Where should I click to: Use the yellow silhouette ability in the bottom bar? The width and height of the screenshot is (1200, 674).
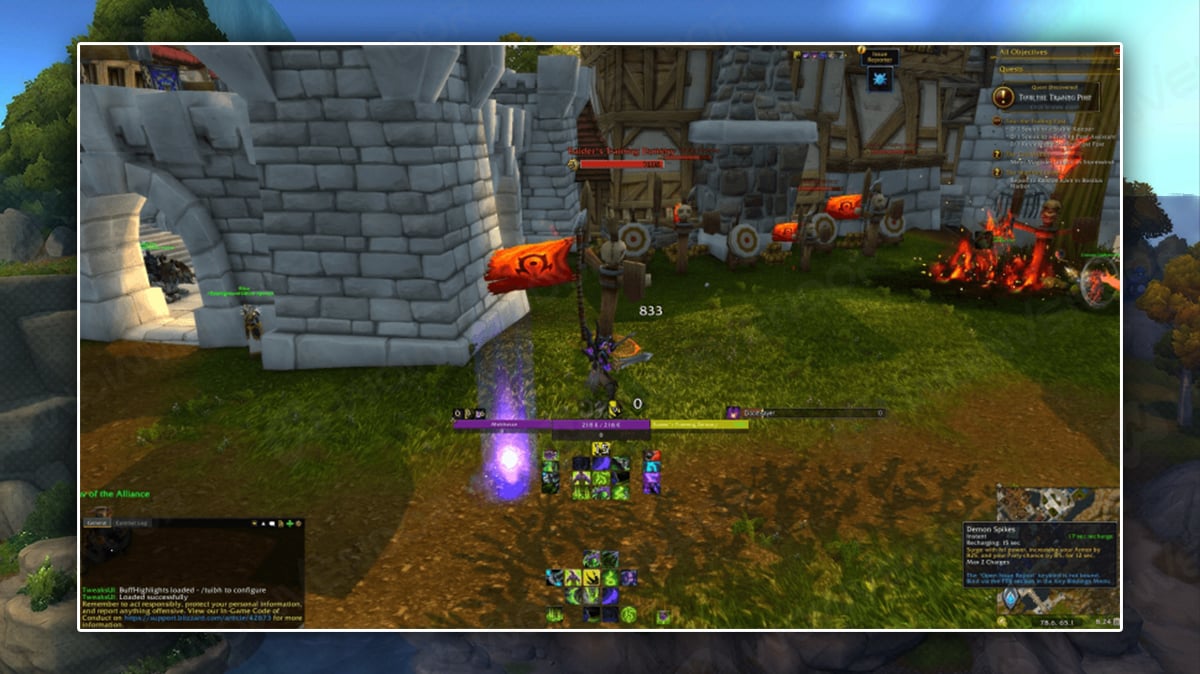pos(573,577)
